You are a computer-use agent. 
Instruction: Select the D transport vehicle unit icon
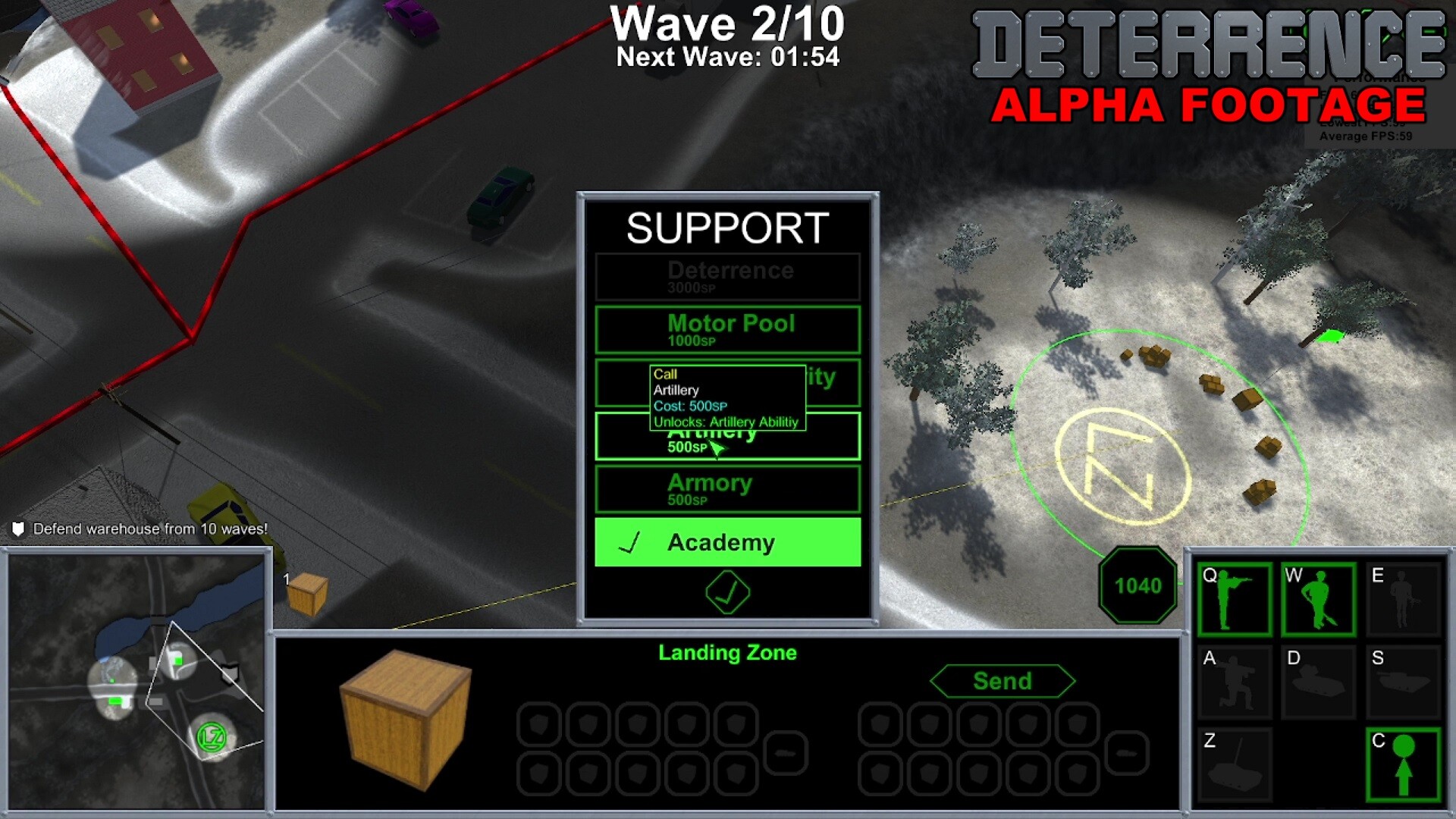pos(1319,681)
